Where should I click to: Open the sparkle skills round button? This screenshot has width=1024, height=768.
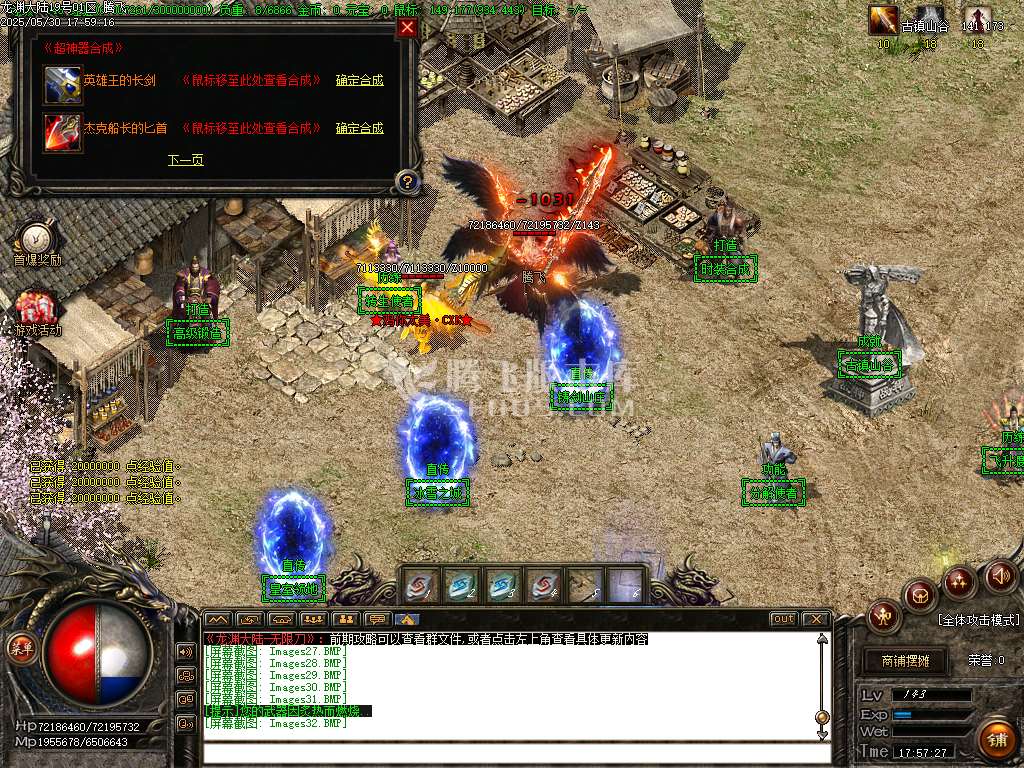click(959, 581)
